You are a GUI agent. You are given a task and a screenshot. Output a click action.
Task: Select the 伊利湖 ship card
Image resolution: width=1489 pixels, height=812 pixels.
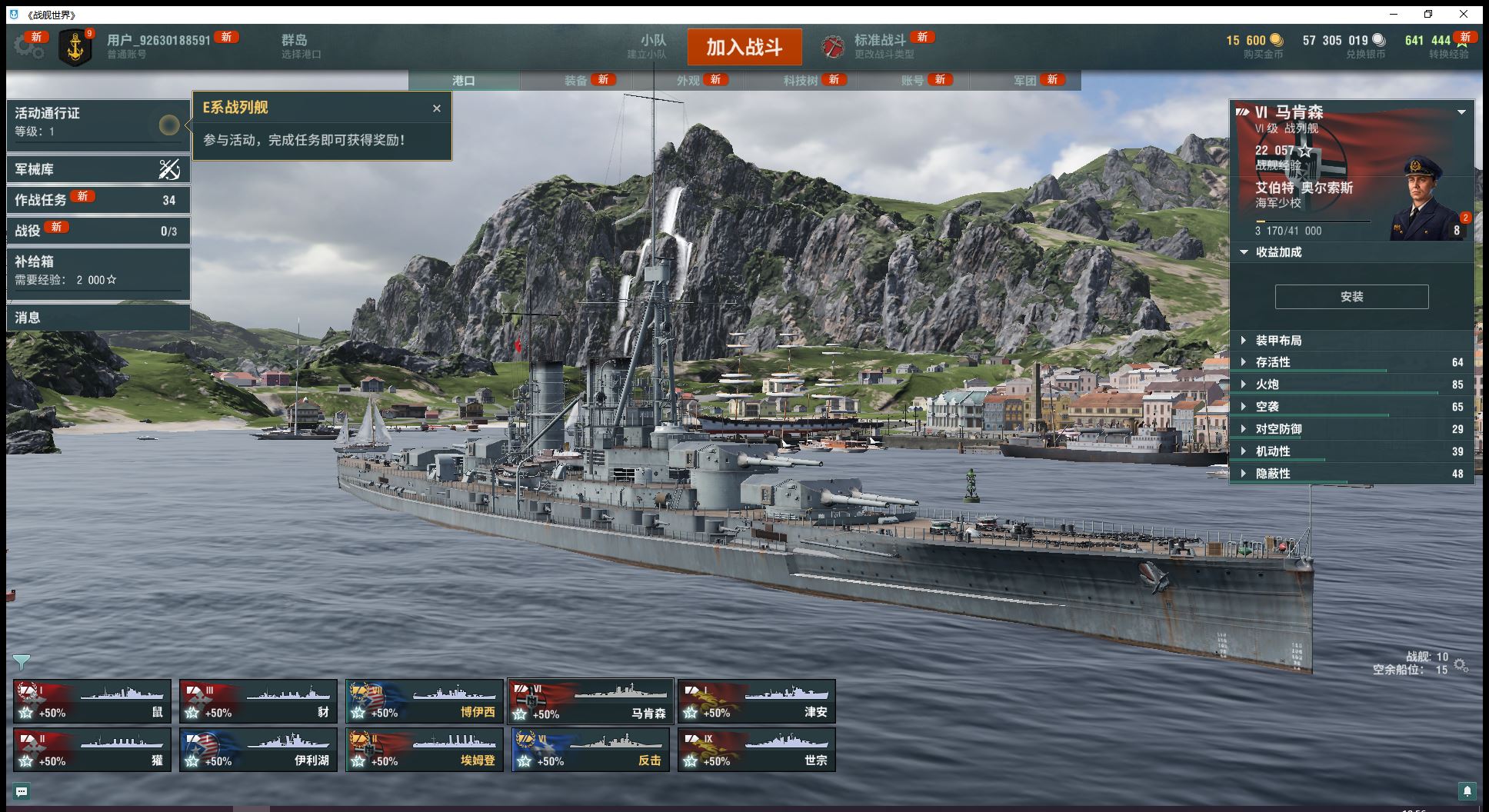point(258,750)
